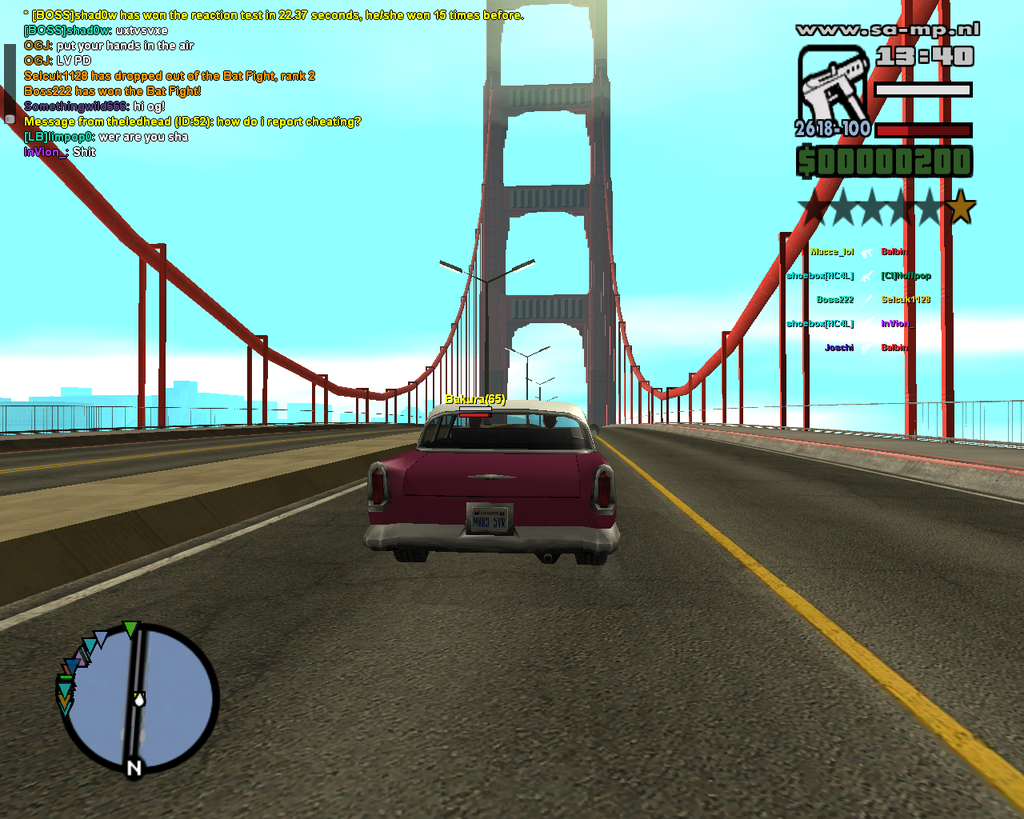
Task: Click the reaction test announcement chat line
Action: click(273, 15)
